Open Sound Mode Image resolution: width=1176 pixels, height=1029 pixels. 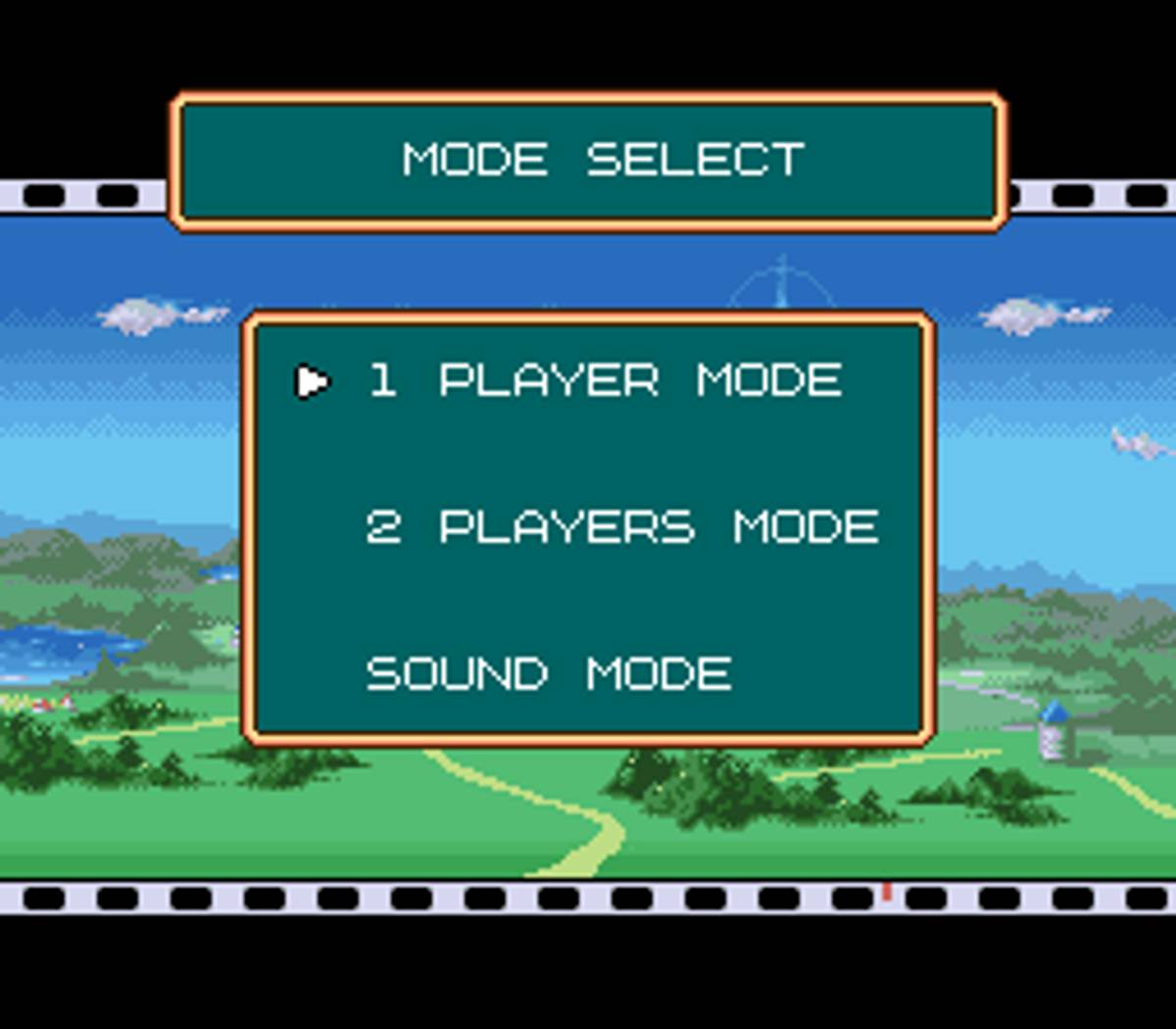click(x=549, y=674)
